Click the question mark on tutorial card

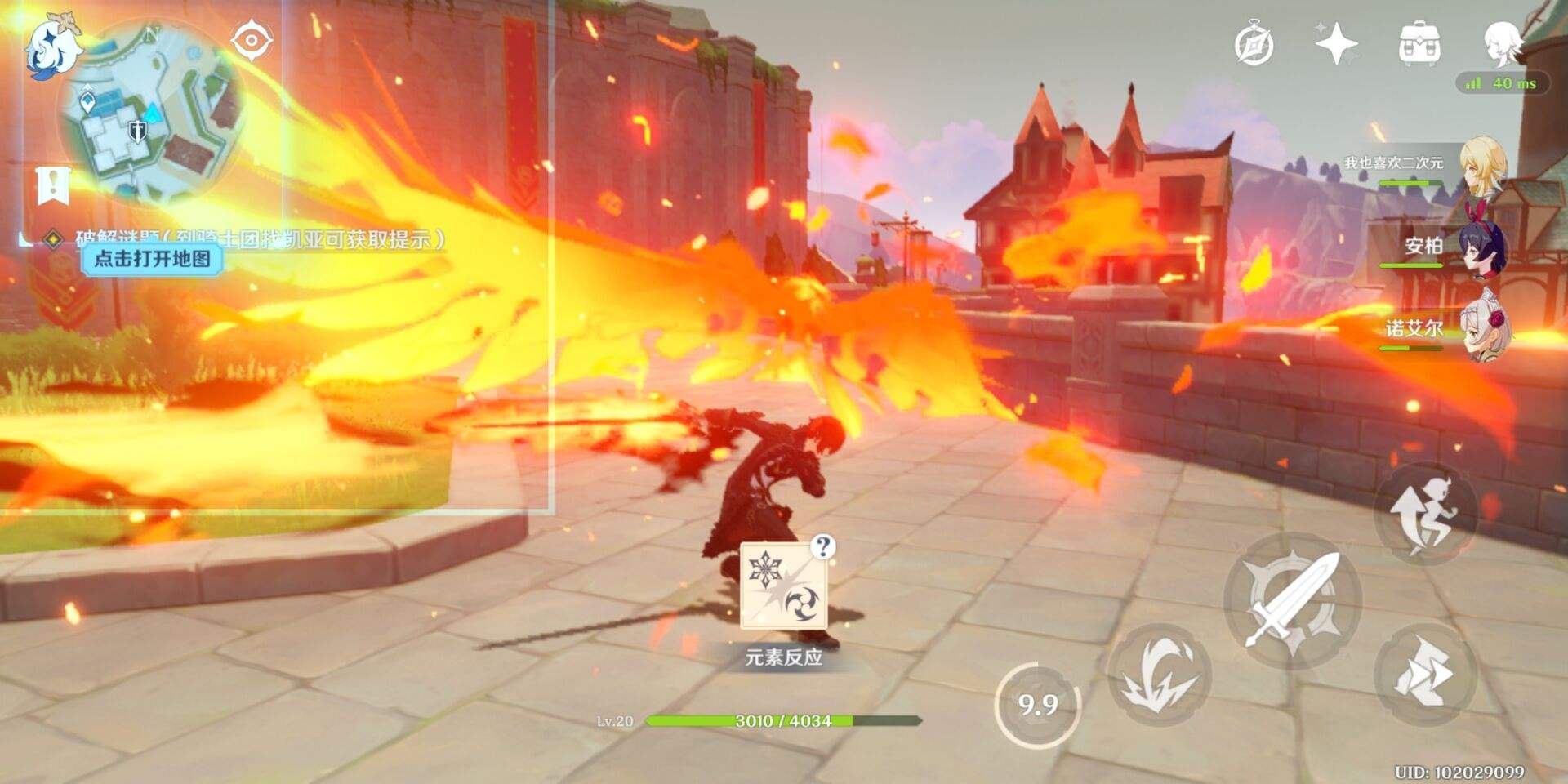(x=823, y=546)
